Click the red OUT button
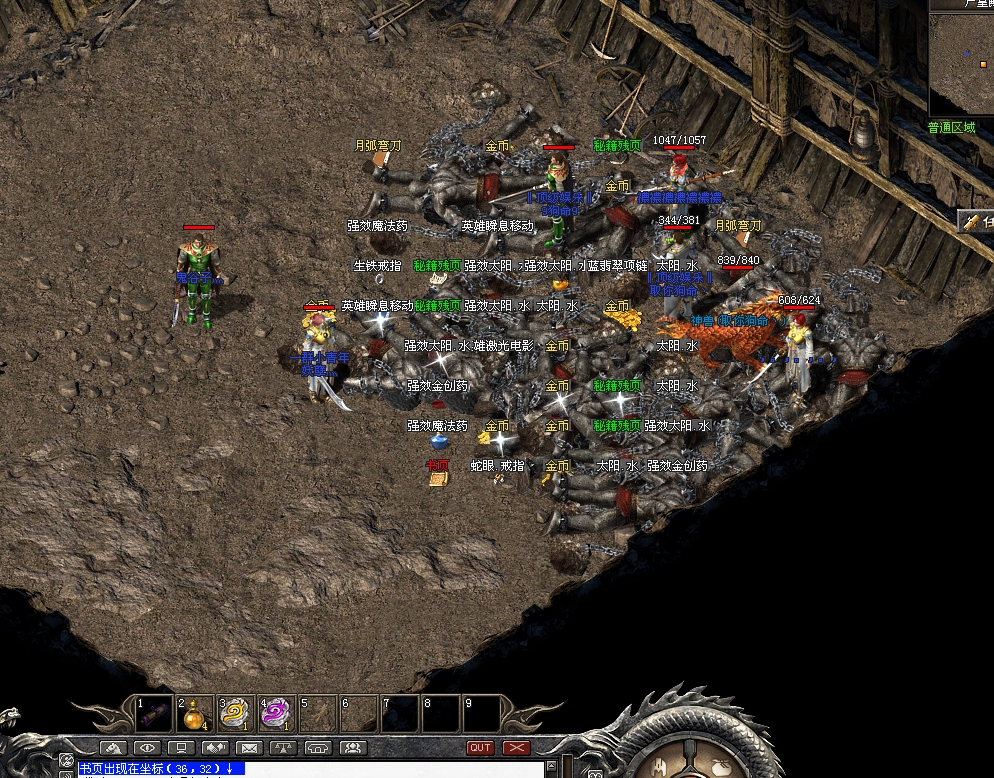Screen dimensions: 994x778 pyautogui.click(x=481, y=747)
